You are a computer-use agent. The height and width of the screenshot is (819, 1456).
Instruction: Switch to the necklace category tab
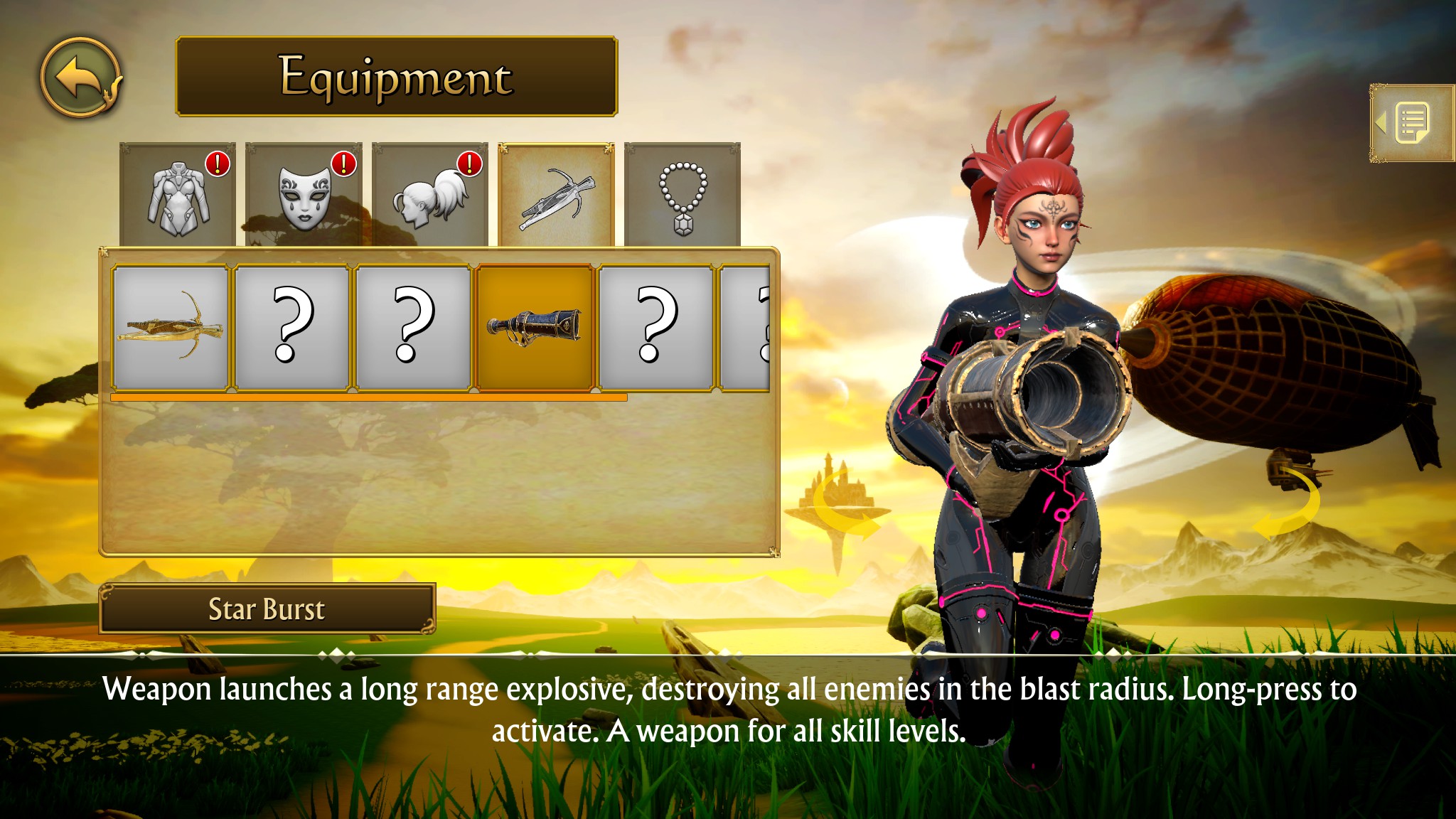pos(682,195)
